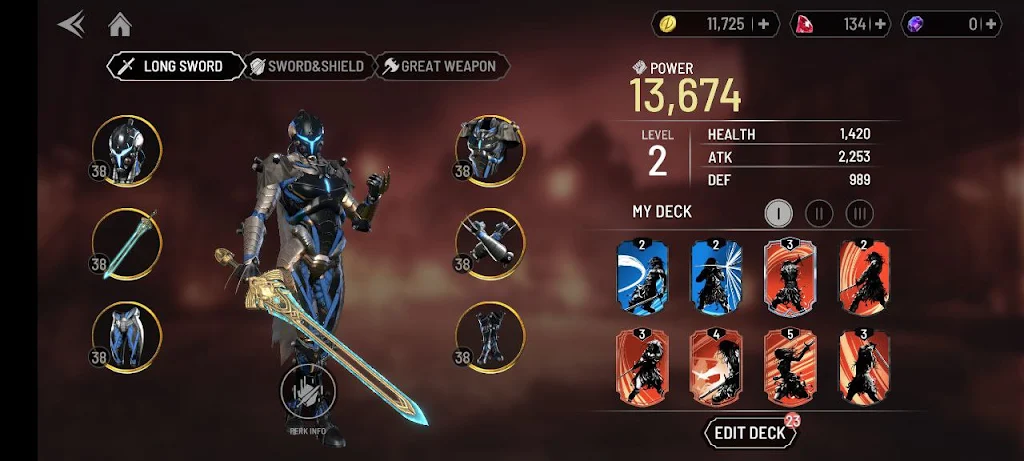This screenshot has height=461, width=1024.
Task: Activate deck preset III
Action: coord(859,212)
